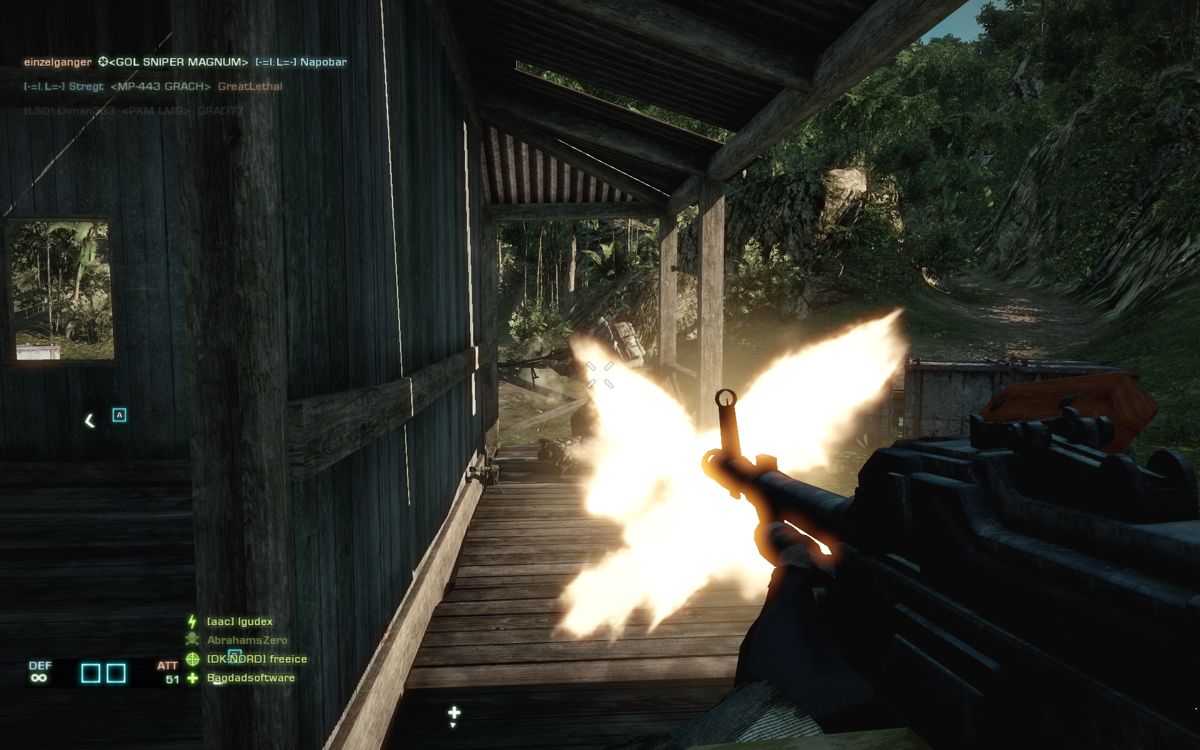This screenshot has height=750, width=1200.
Task: Click the MP-443 Grach kill feed entry
Action: [x=161, y=86]
